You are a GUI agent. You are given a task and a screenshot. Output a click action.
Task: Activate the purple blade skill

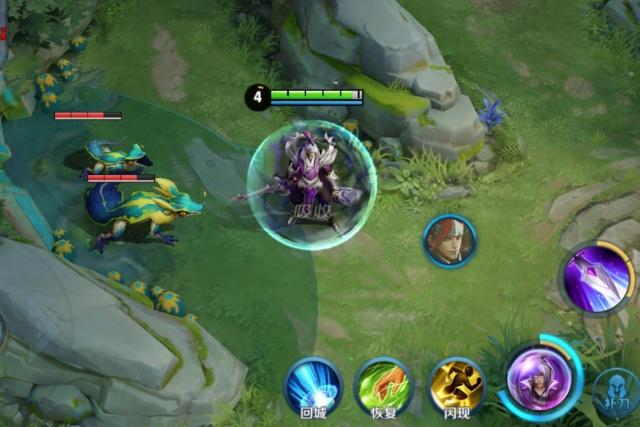coord(597,277)
